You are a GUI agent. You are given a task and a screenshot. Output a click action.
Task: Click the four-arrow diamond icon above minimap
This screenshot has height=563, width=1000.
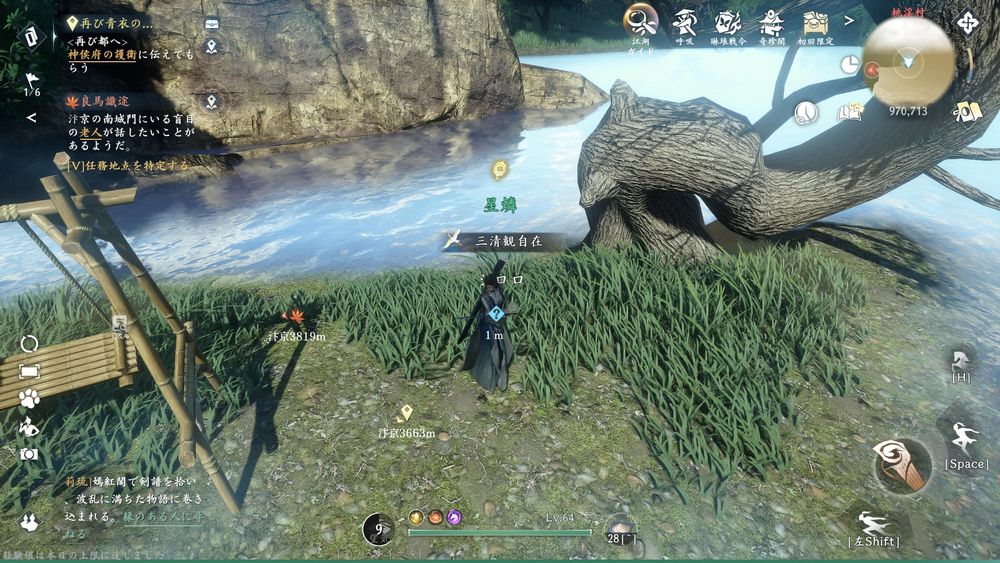[x=967, y=21]
